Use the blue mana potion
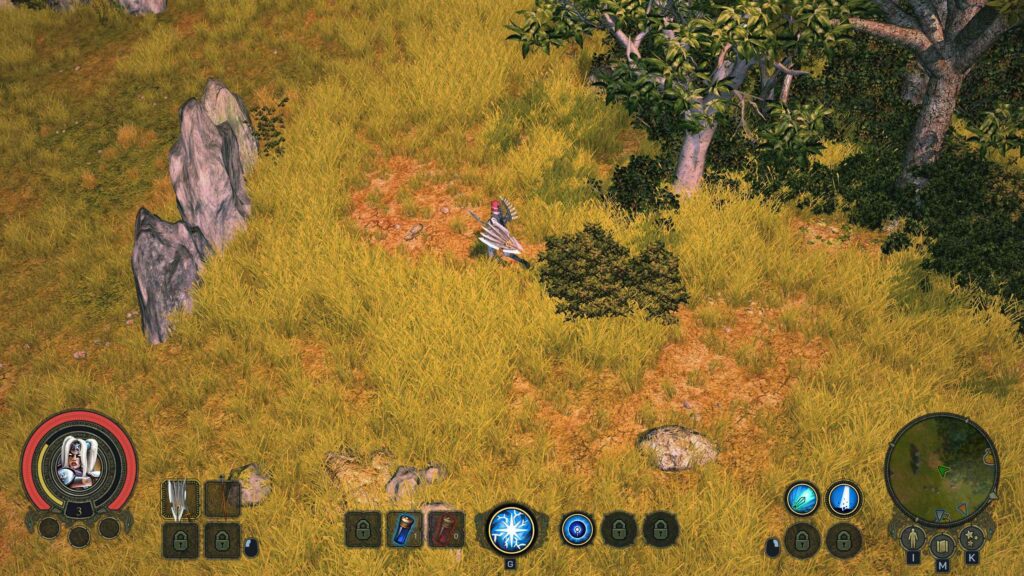The height and width of the screenshot is (576, 1024). tap(404, 528)
